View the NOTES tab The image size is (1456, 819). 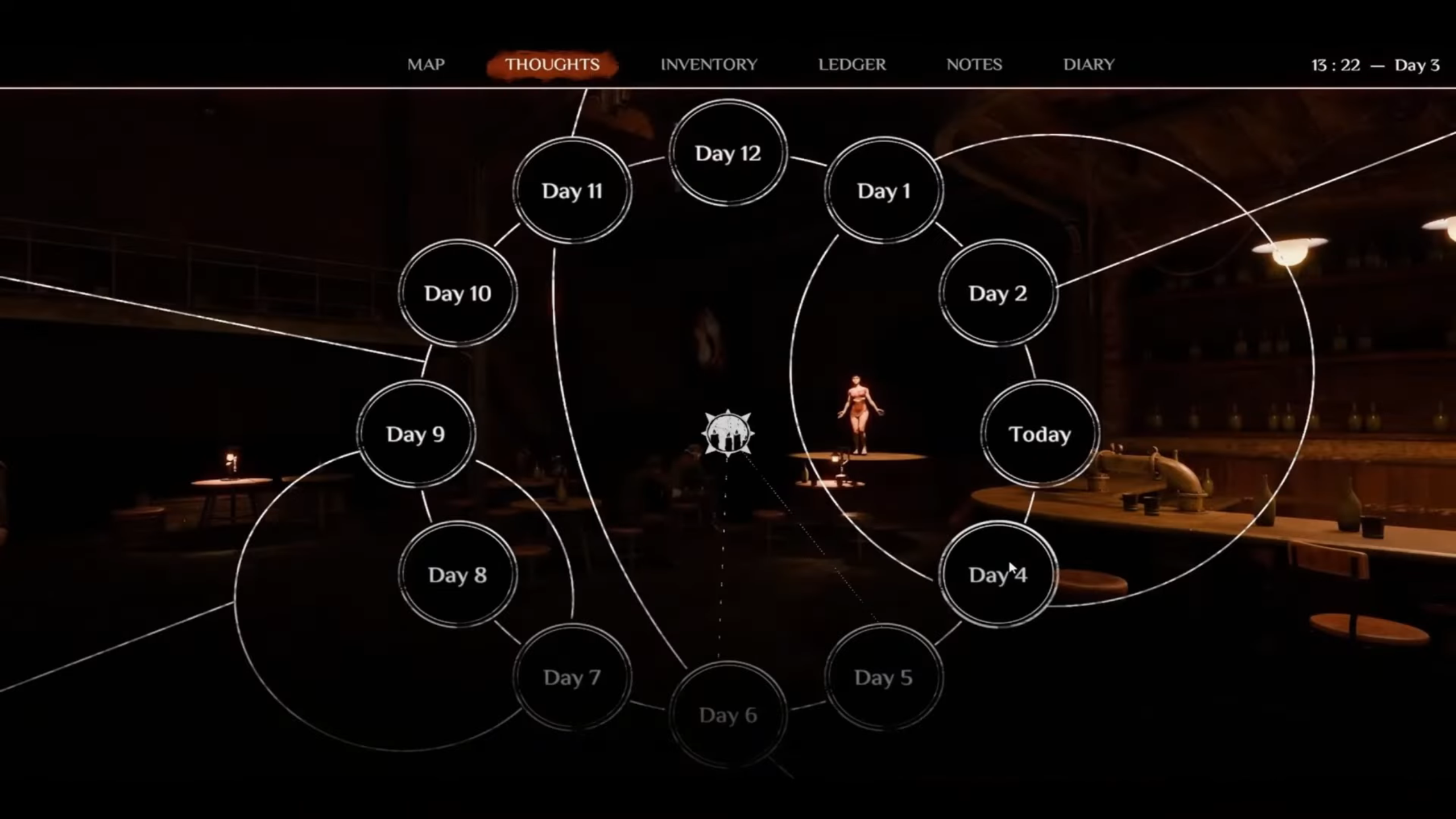[x=974, y=64]
